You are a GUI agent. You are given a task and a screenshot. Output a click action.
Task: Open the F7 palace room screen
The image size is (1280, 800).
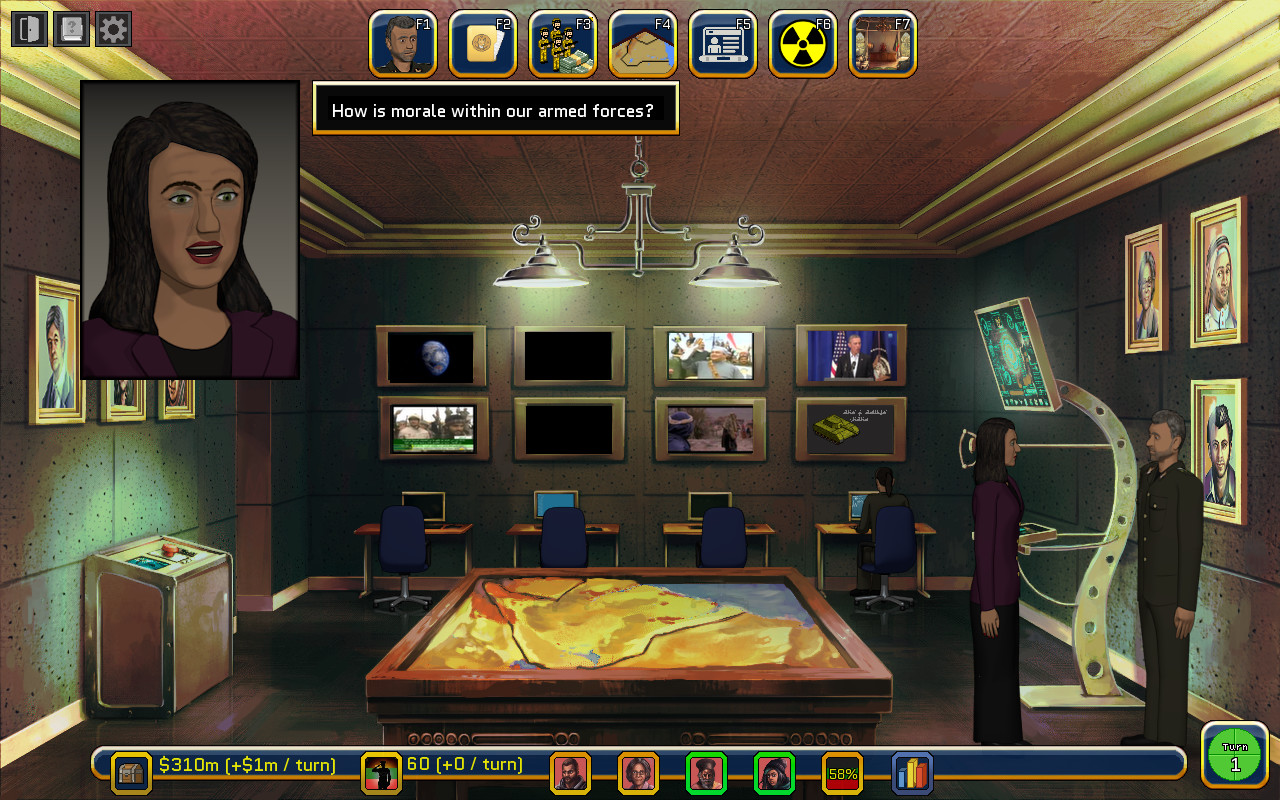coord(882,43)
